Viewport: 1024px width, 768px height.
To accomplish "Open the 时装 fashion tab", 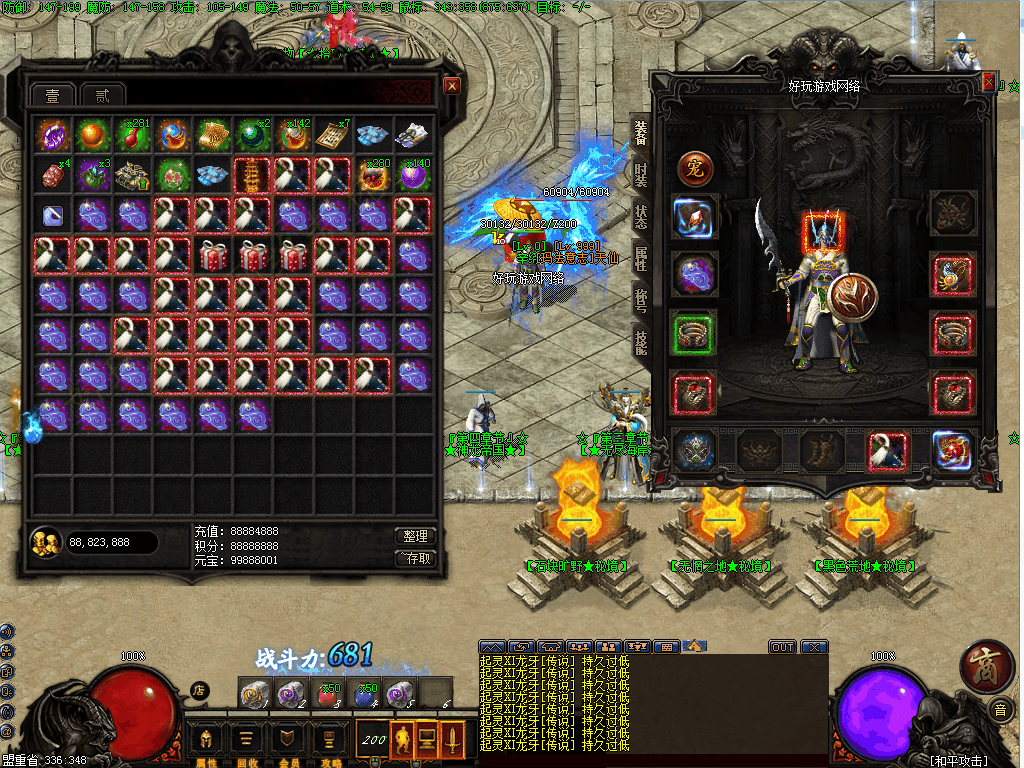I will tap(640, 176).
